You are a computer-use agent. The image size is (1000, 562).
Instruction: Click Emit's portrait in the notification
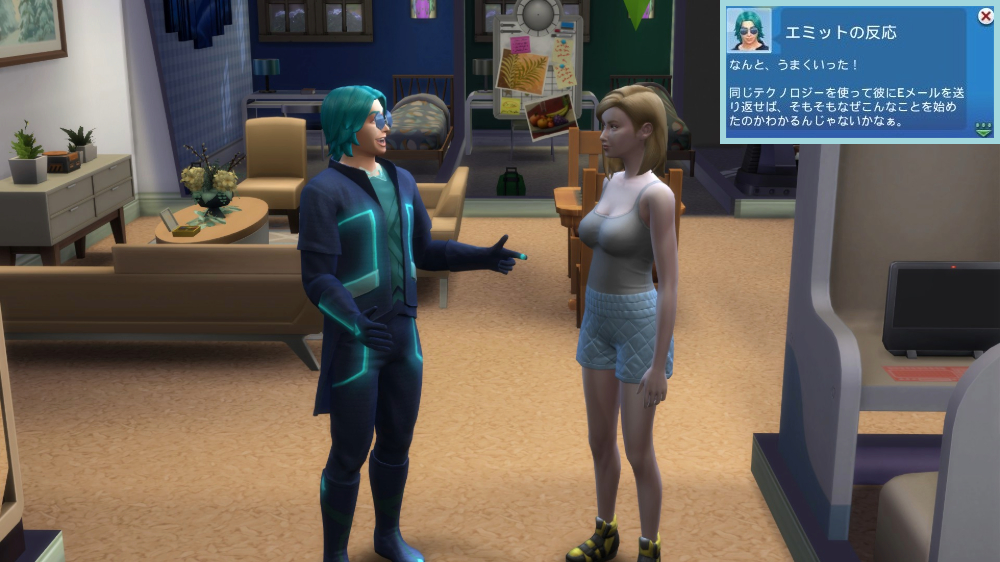[x=749, y=30]
